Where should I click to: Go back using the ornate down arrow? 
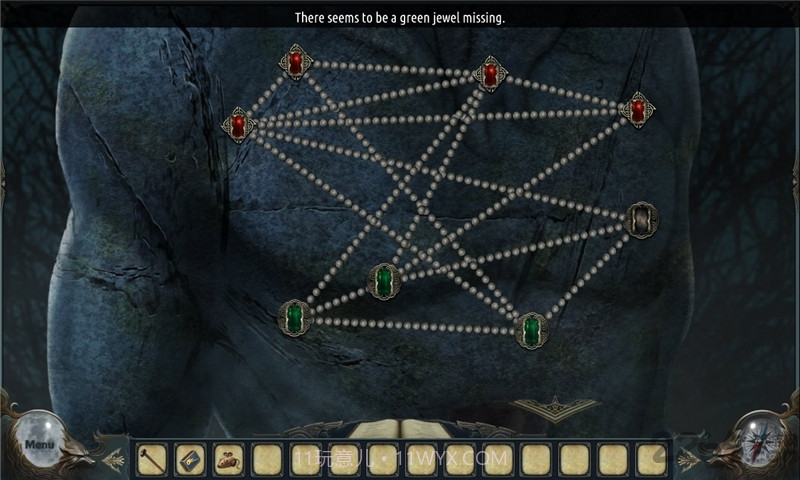556,409
